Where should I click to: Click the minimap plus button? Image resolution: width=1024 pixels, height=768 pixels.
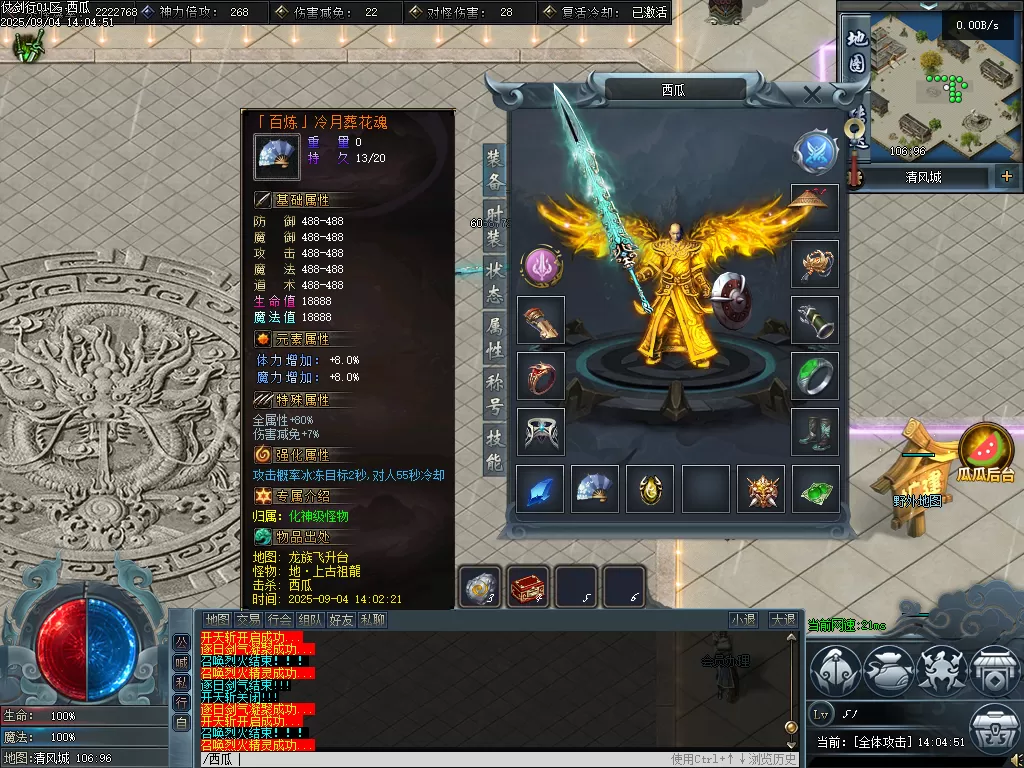[x=1006, y=177]
